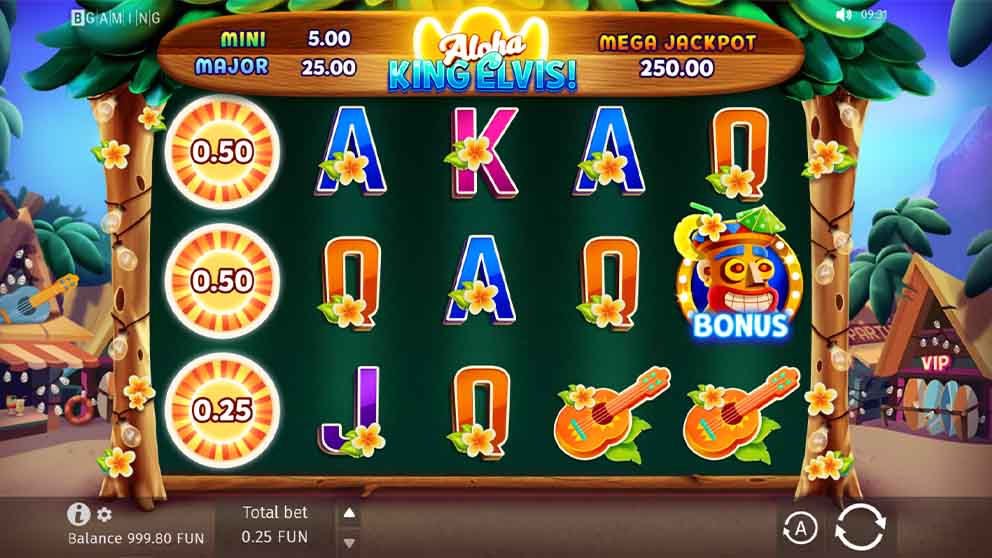Open settings with the gear icon
The width and height of the screenshot is (992, 558).
104,515
